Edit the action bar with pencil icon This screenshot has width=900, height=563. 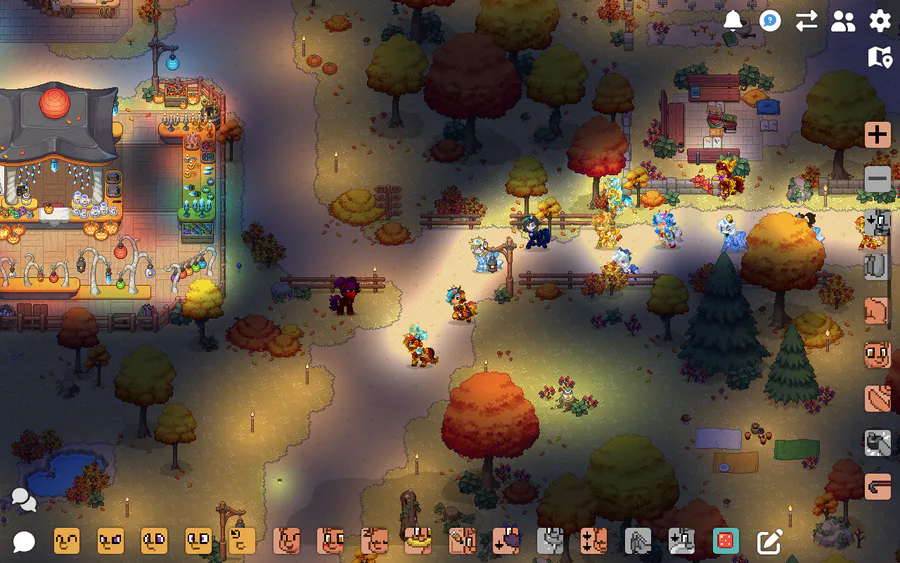point(769,541)
